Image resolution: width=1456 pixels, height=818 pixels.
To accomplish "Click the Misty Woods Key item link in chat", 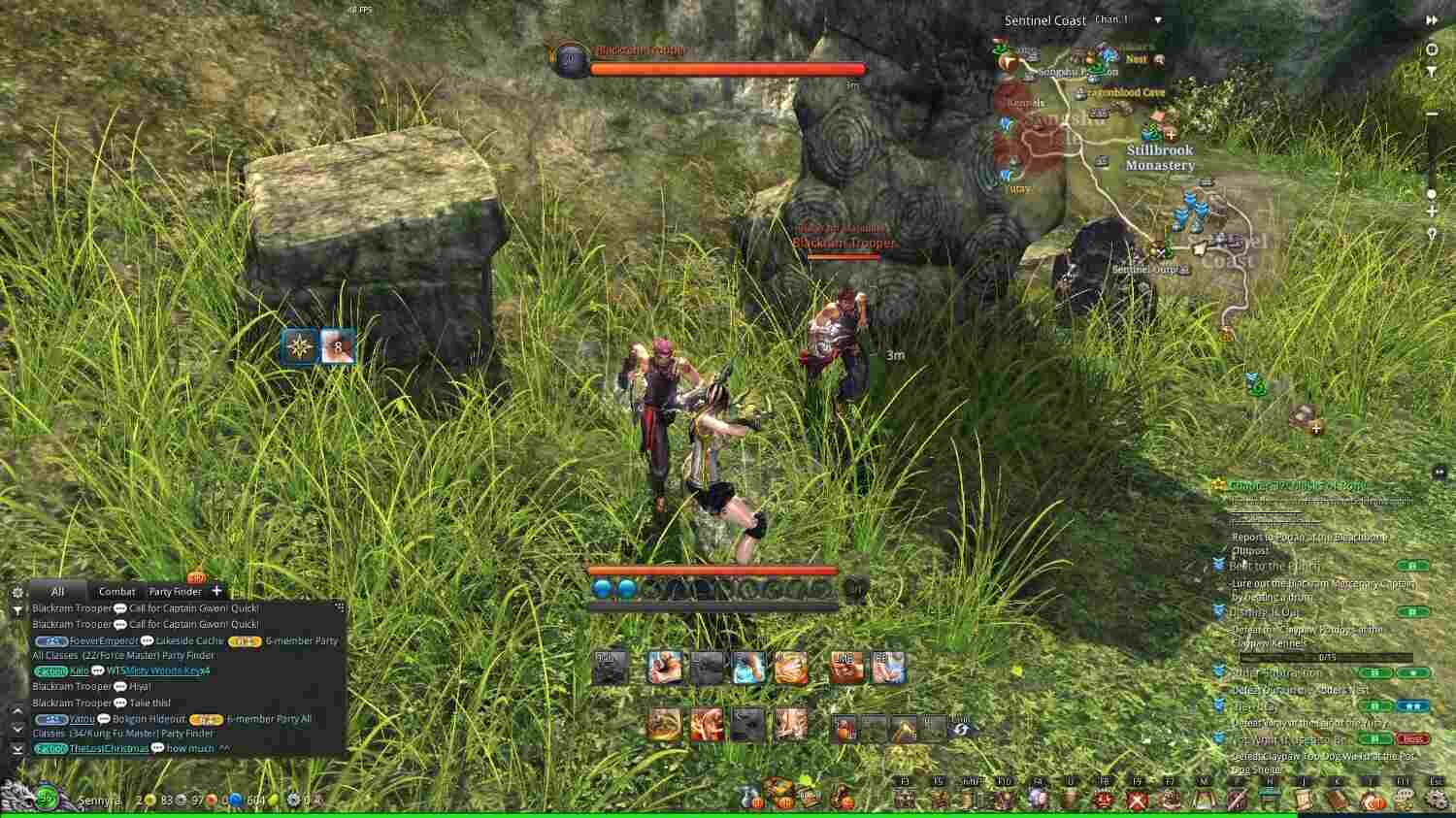I will (x=163, y=671).
